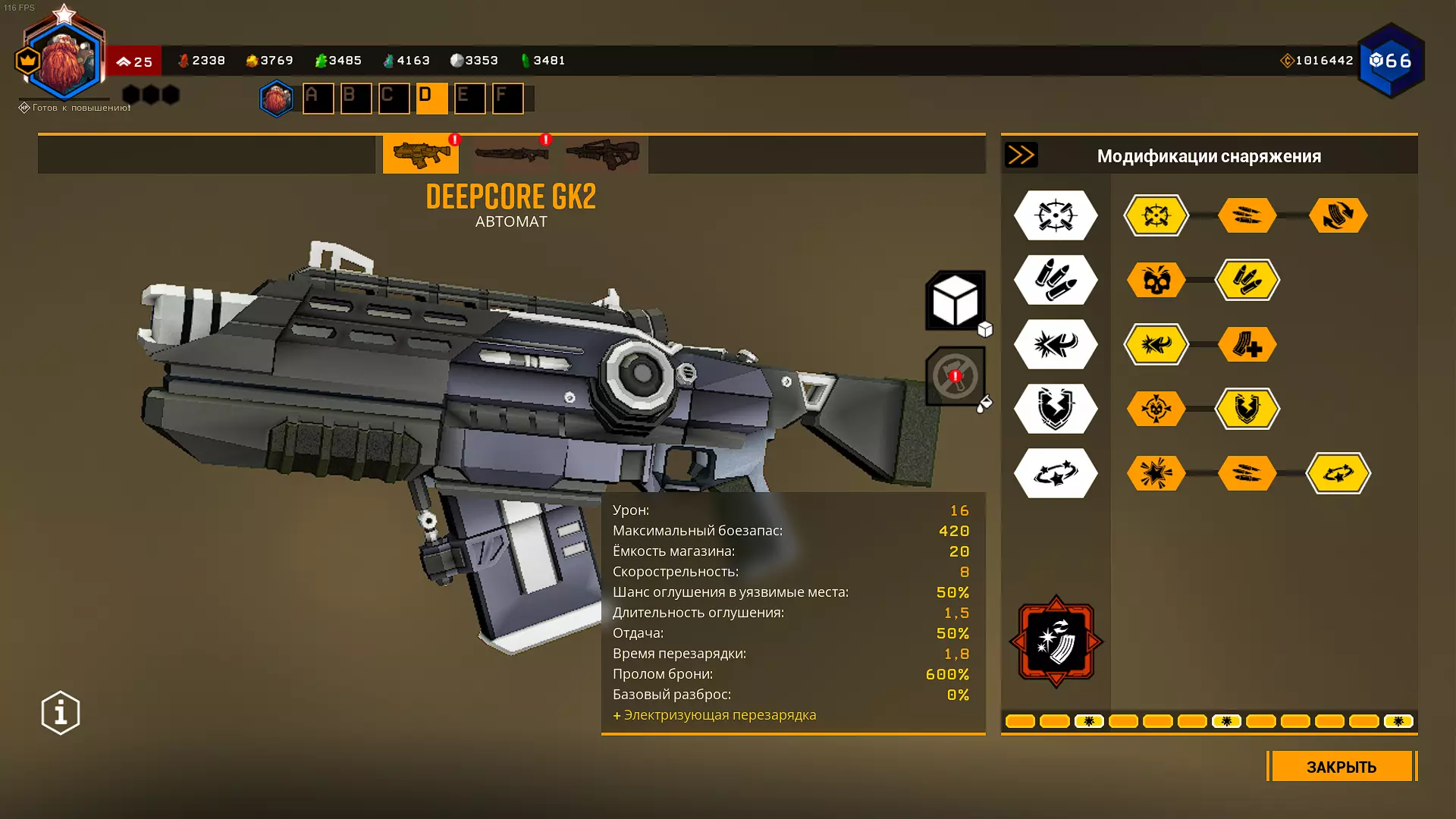The width and height of the screenshot is (1456, 819).
Task: Select loadout slot A
Action: 318,99
